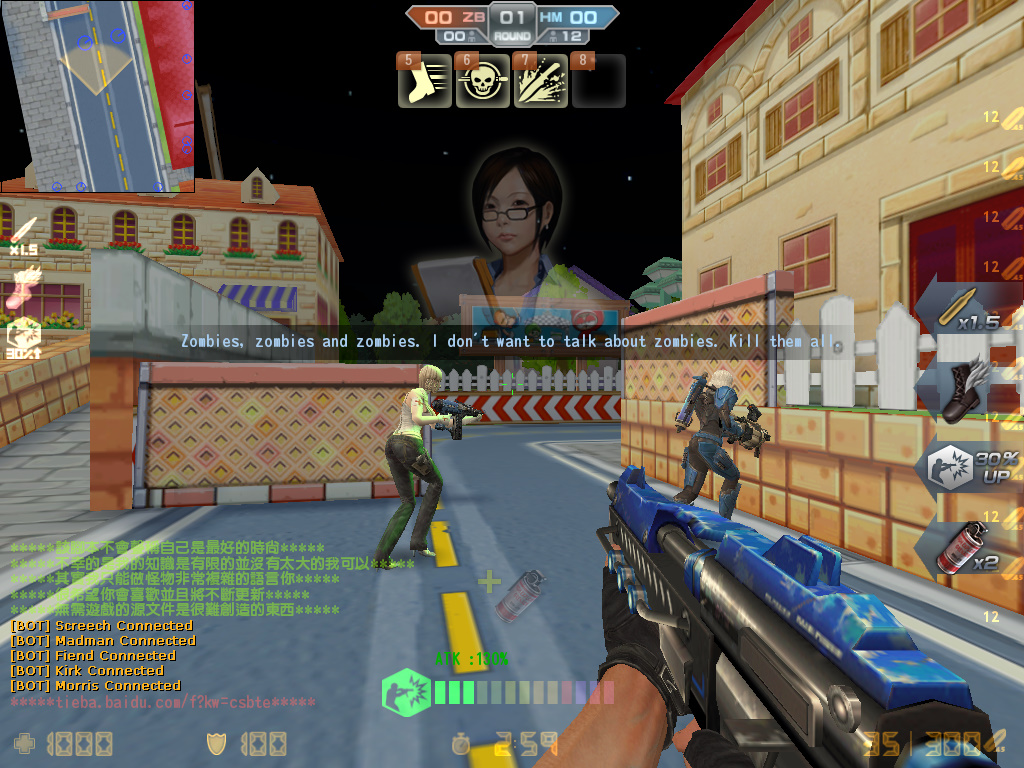Screen dimensions: 1024x768
Task: Trigger the knife slash skill in slot 7
Action: [541, 81]
